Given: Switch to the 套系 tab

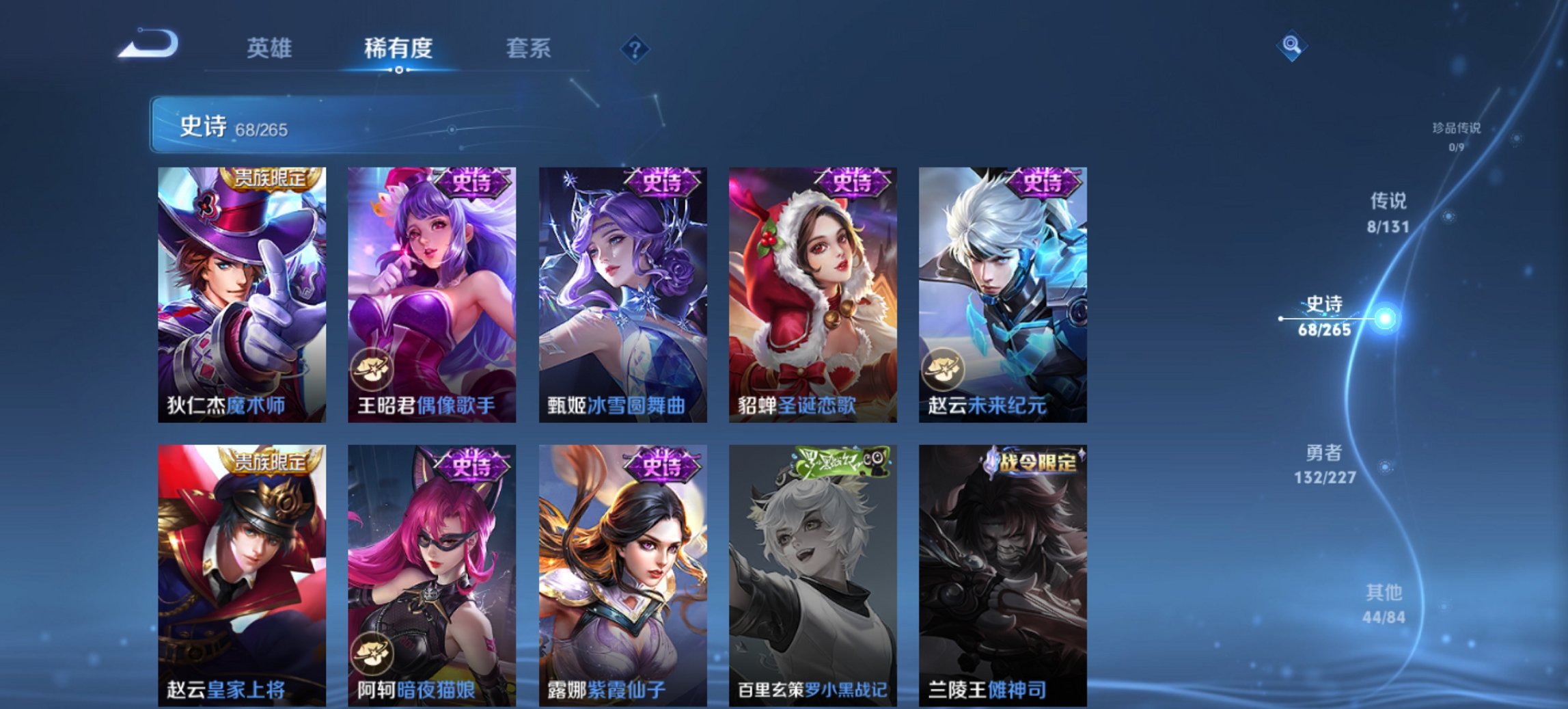Looking at the screenshot, I should [x=528, y=46].
